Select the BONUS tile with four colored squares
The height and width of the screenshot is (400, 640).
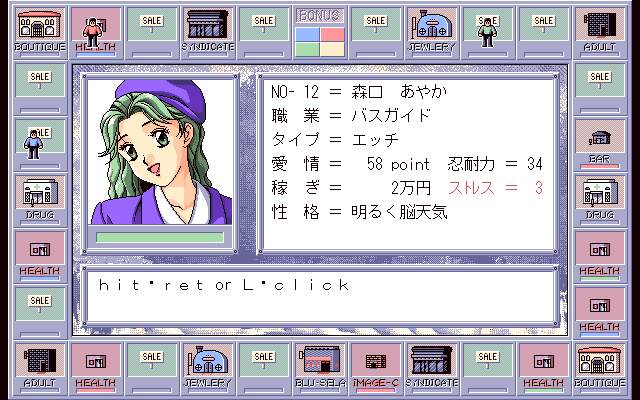pos(320,32)
